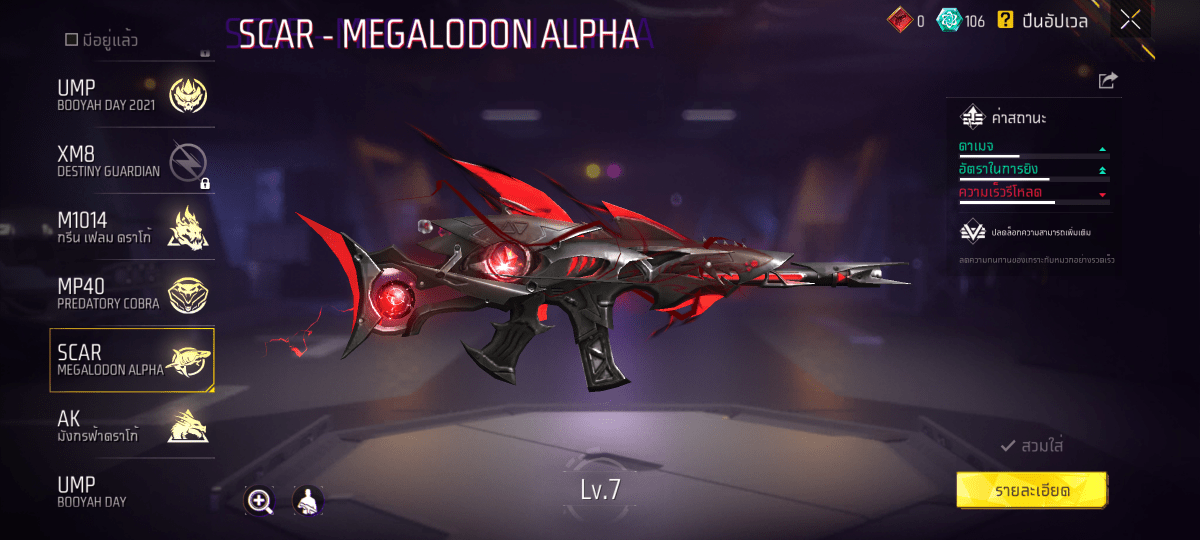Screen dimensions: 1200x540
Task: Open the ปืนอัปเวล question mark help
Action: (1005, 20)
